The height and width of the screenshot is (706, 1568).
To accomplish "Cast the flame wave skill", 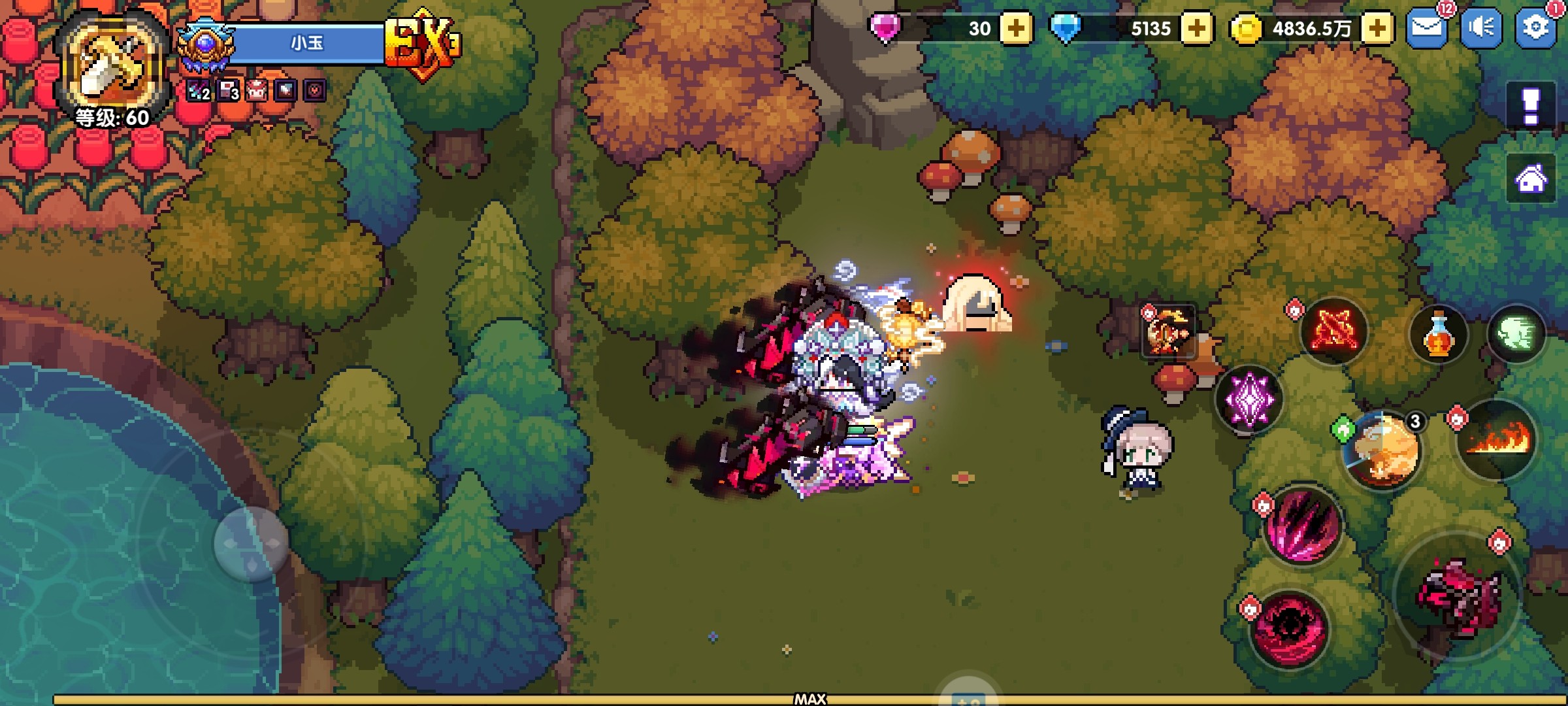I will coord(1497,439).
